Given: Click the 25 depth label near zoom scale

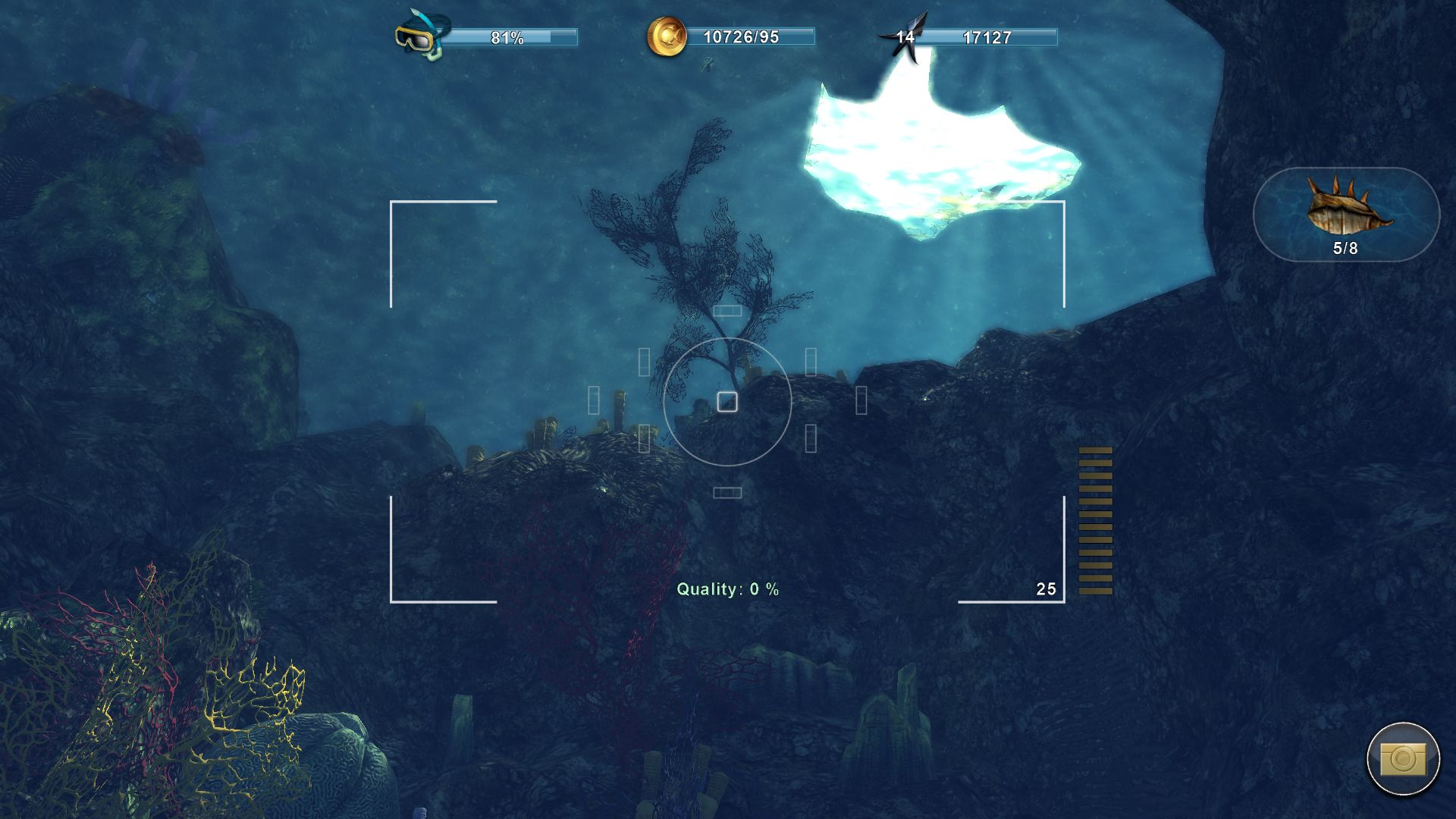Looking at the screenshot, I should pyautogui.click(x=1046, y=588).
